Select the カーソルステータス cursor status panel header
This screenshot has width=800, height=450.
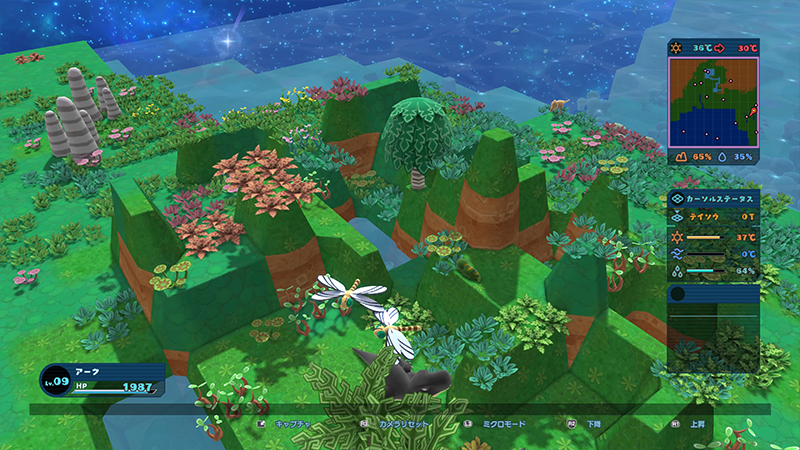coord(713,198)
